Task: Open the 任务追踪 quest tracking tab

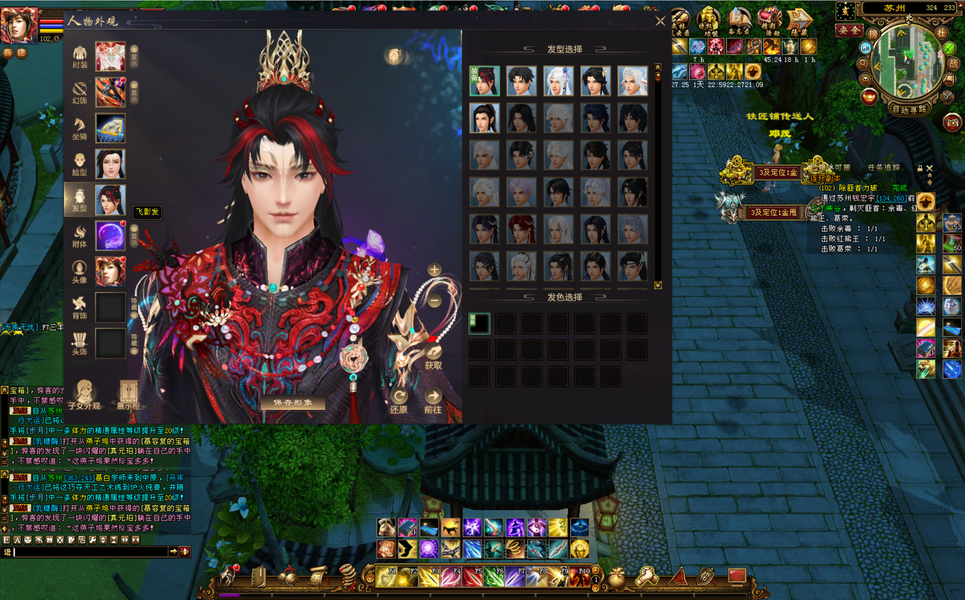Action: click(x=883, y=168)
